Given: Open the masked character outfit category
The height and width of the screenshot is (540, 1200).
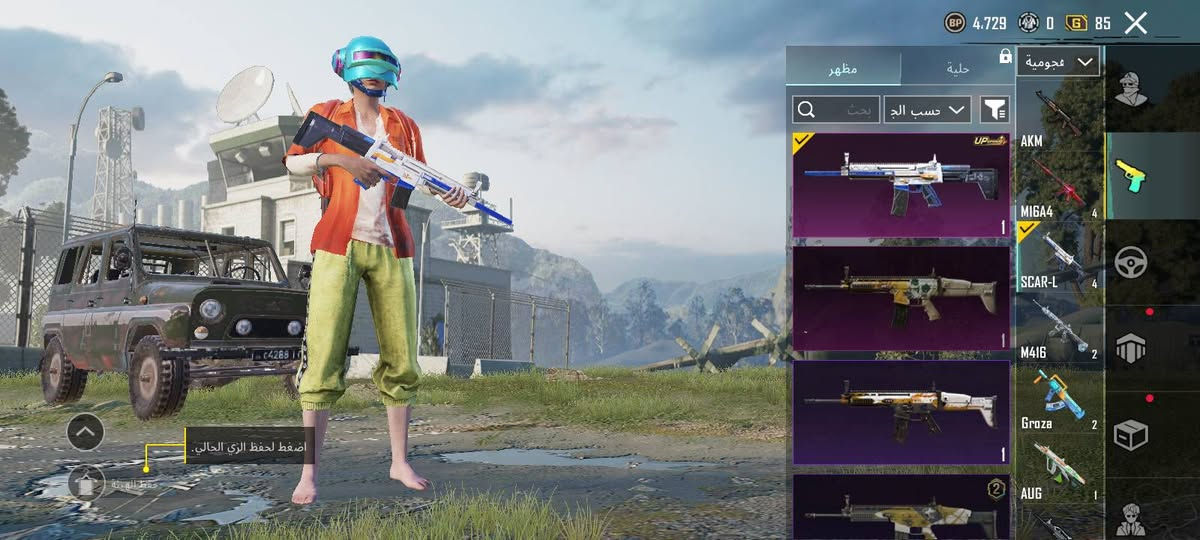Looking at the screenshot, I should pos(1132,89).
